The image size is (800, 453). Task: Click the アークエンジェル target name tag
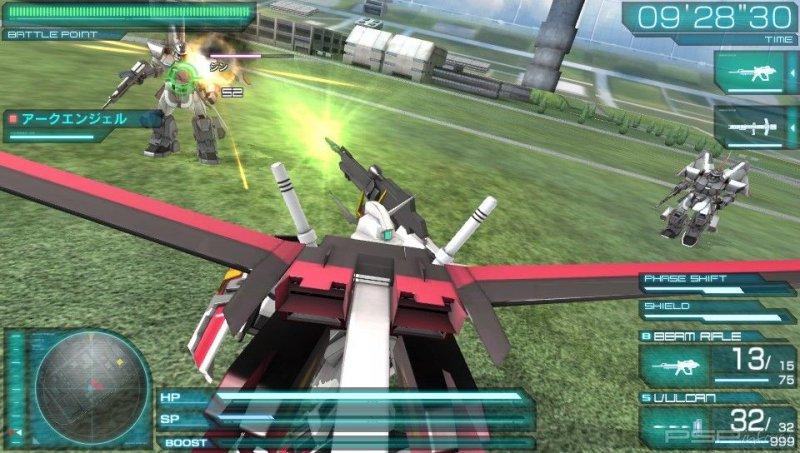click(x=80, y=121)
